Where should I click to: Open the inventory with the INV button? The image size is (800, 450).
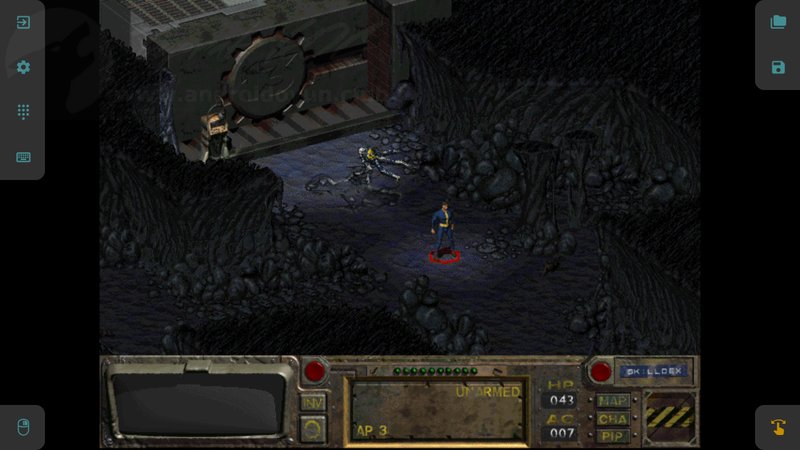click(x=313, y=401)
